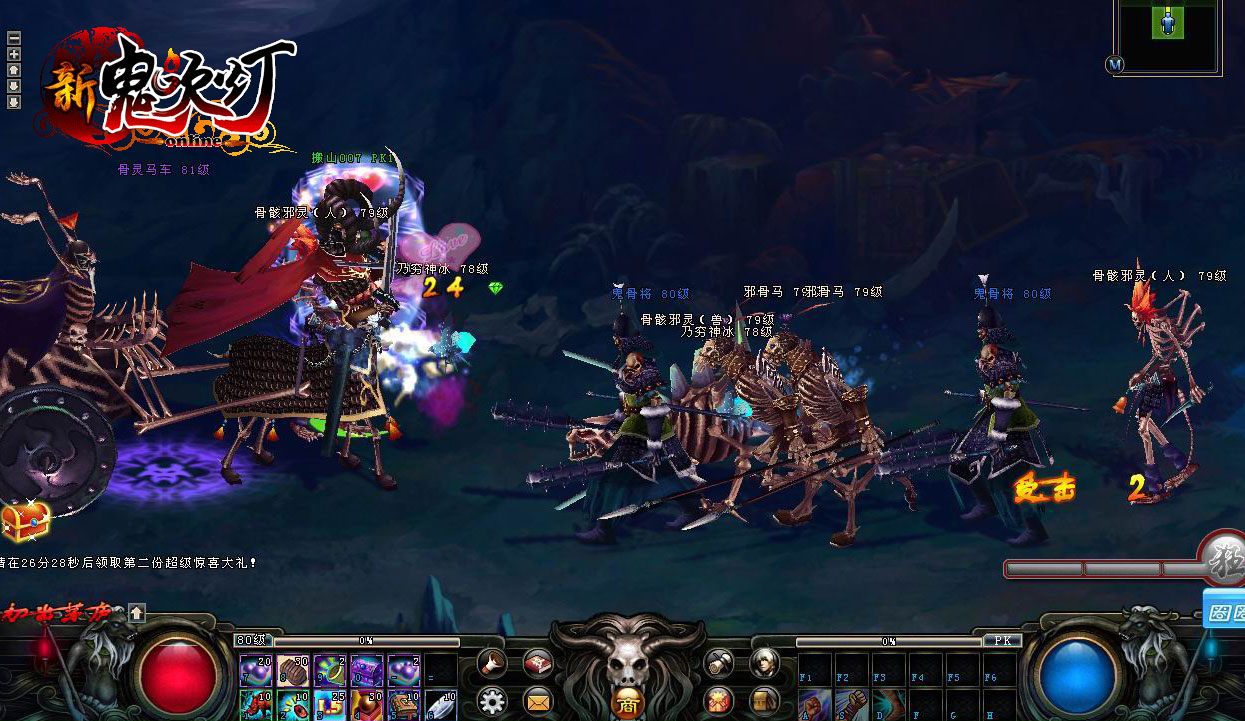The image size is (1245, 721).
Task: Claim the golden treasure chest gift
Action: pos(24,520)
